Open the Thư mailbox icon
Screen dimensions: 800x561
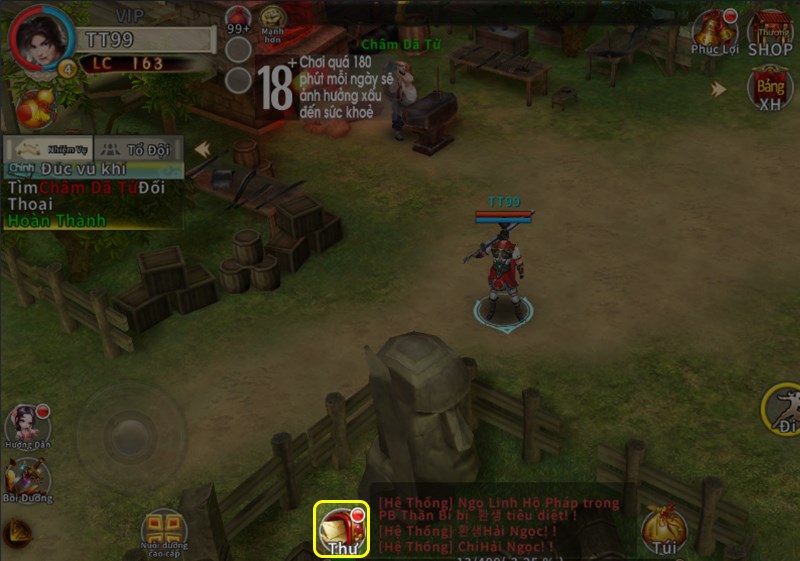[342, 528]
